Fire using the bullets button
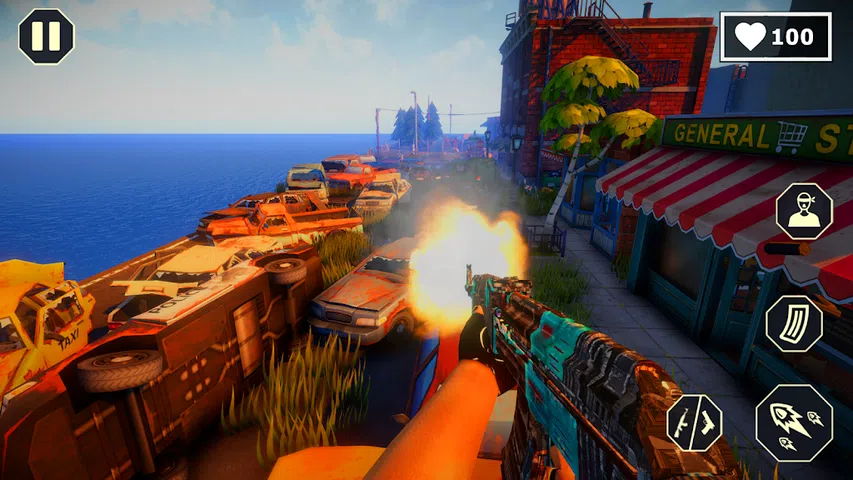This screenshot has width=853, height=480. tap(794, 422)
